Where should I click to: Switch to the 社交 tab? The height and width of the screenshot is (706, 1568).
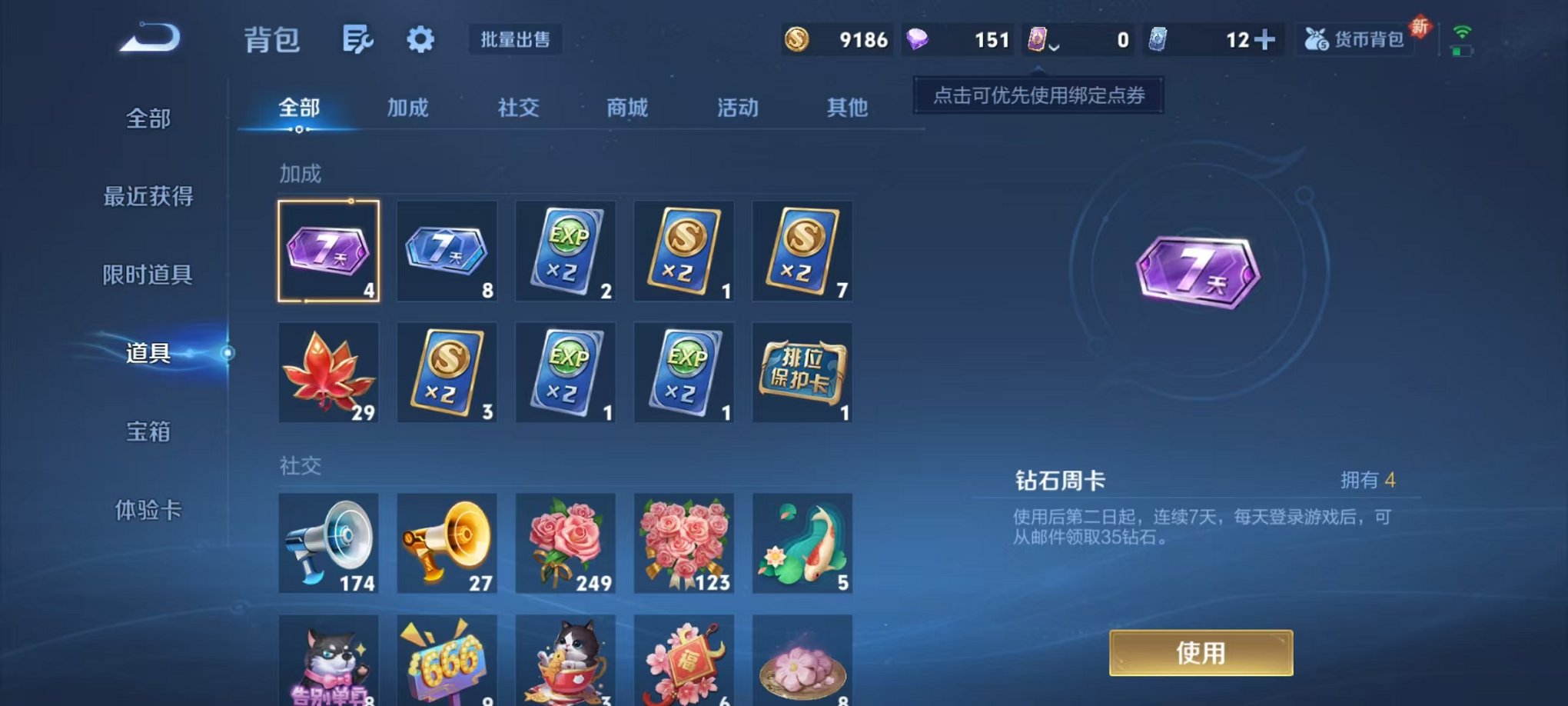coord(519,108)
